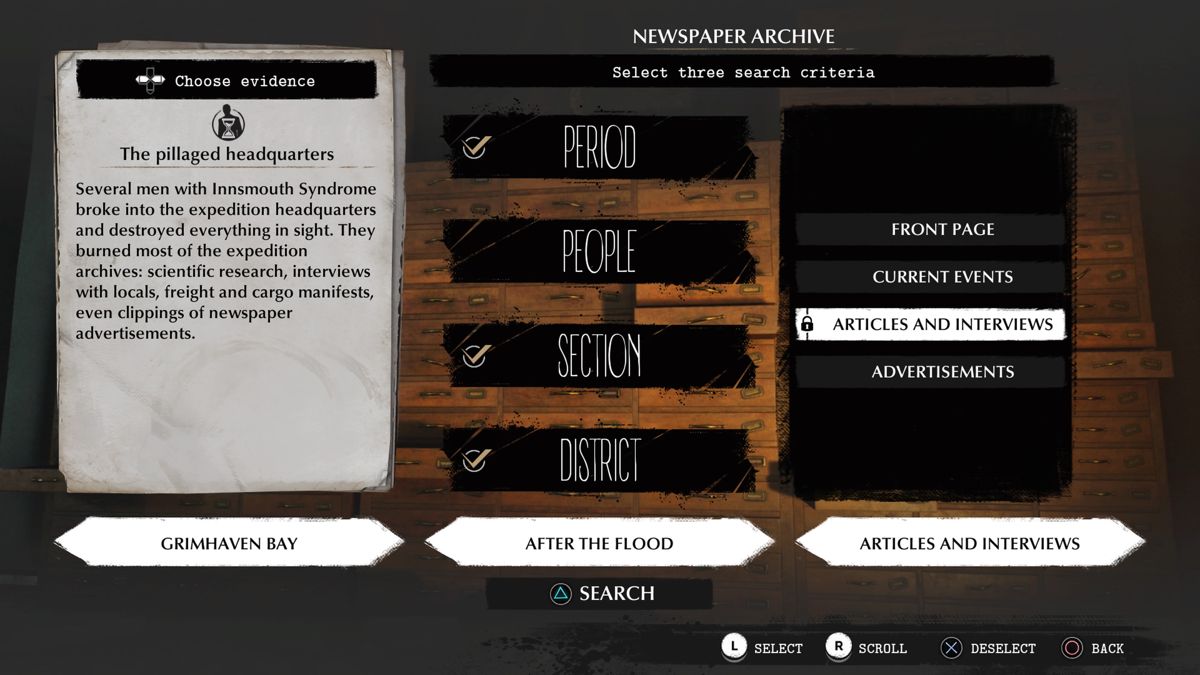Open the Period search criteria
Viewport: 1200px width, 675px height.
598,148
